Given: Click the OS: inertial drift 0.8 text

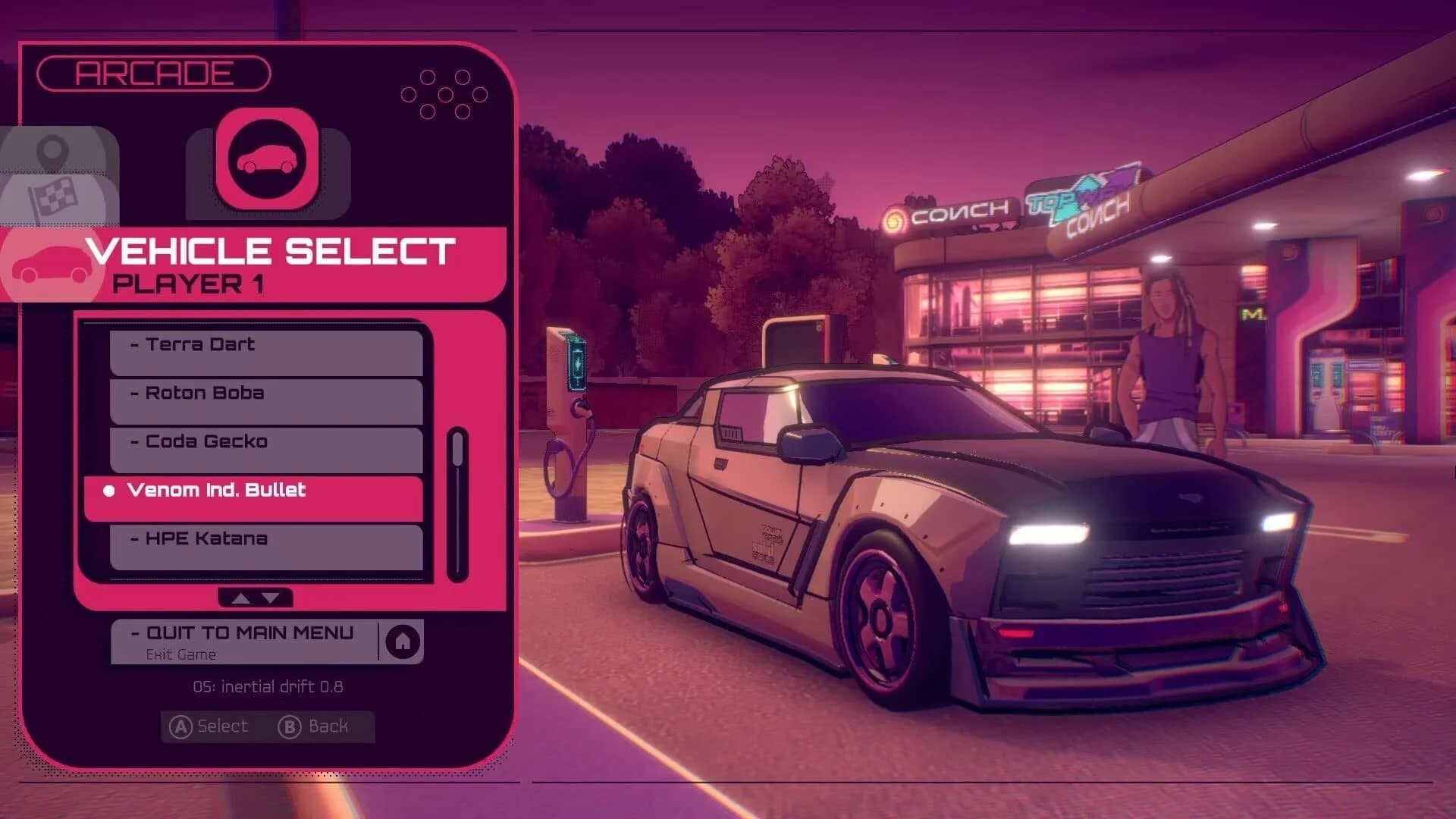Looking at the screenshot, I should point(267,687).
